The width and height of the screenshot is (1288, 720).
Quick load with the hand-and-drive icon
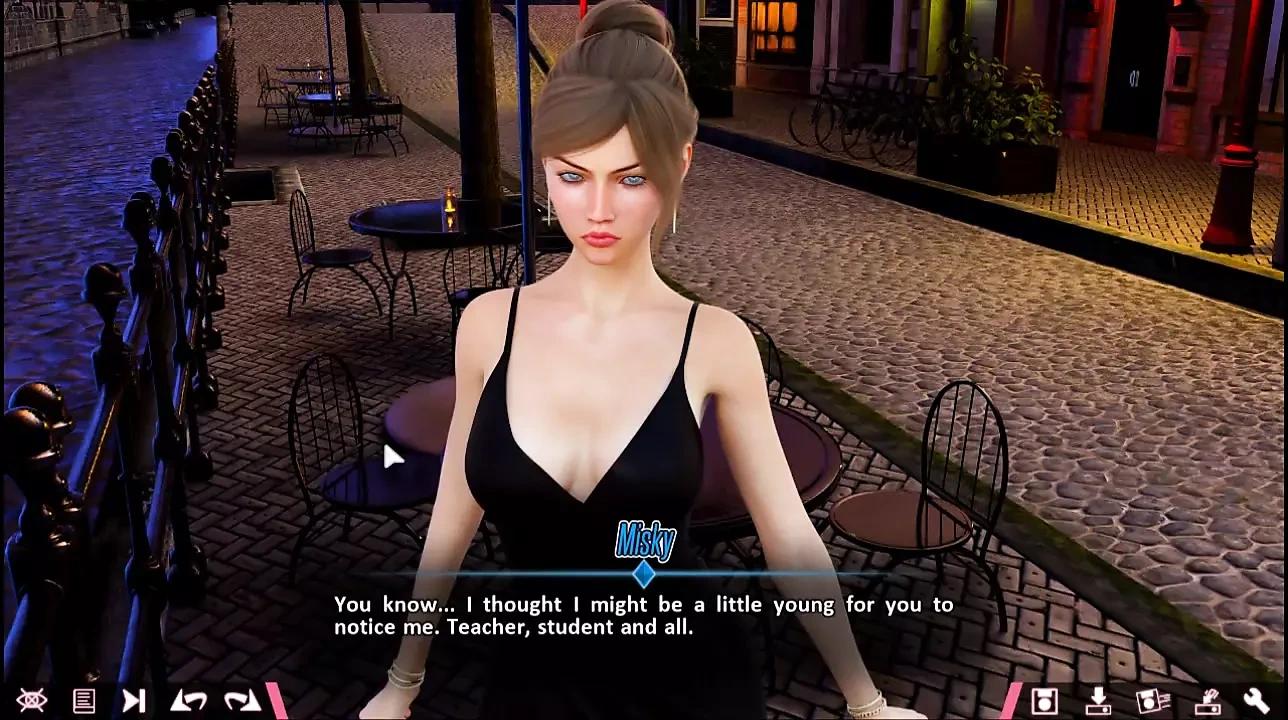tap(1207, 701)
